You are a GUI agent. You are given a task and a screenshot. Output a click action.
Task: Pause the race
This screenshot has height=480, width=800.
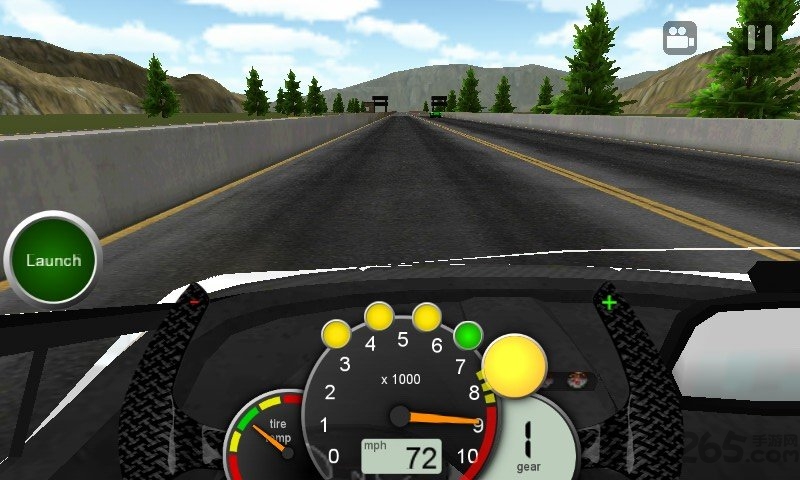coord(759,38)
